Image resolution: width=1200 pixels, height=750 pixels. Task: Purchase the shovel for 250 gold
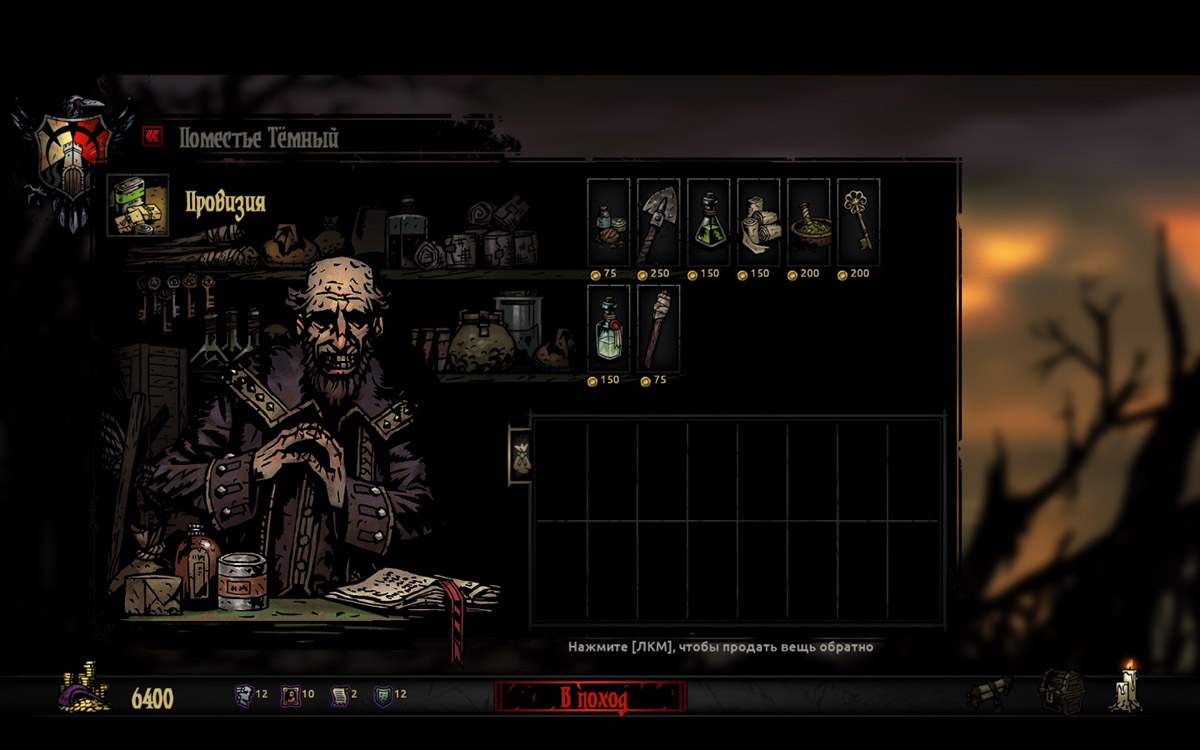point(658,222)
